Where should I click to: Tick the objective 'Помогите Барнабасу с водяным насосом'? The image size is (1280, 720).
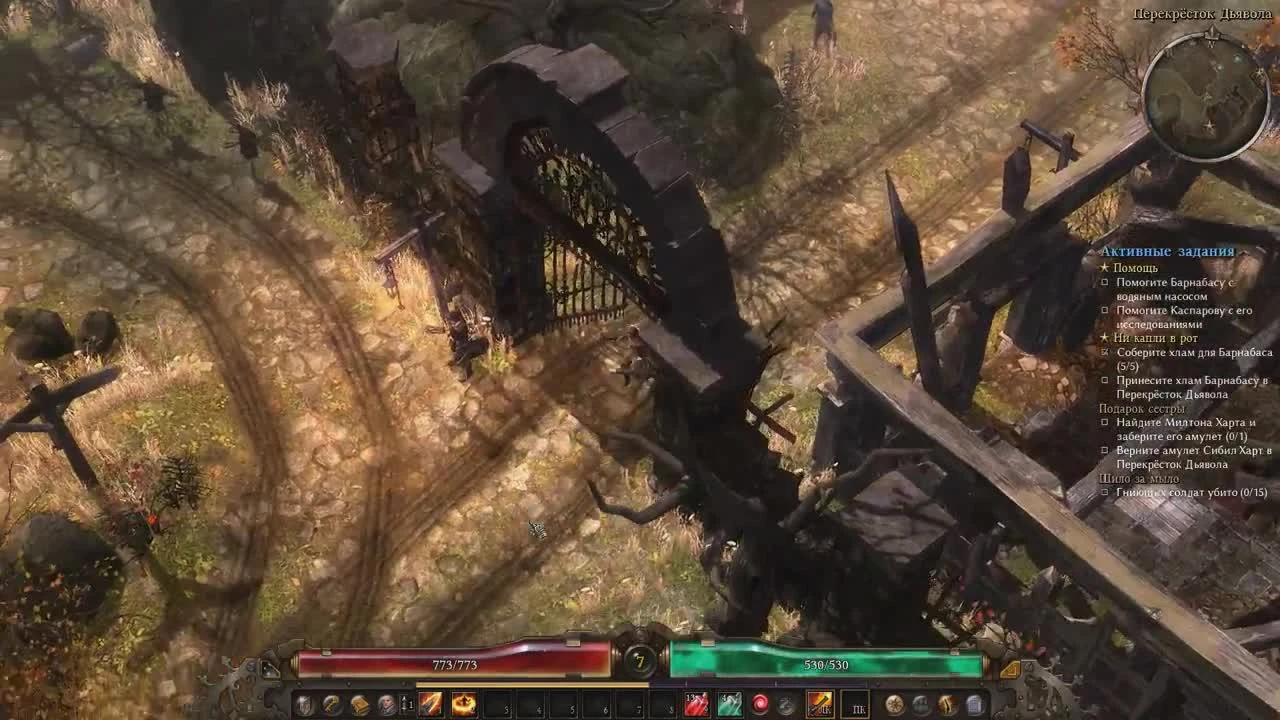click(x=1104, y=281)
